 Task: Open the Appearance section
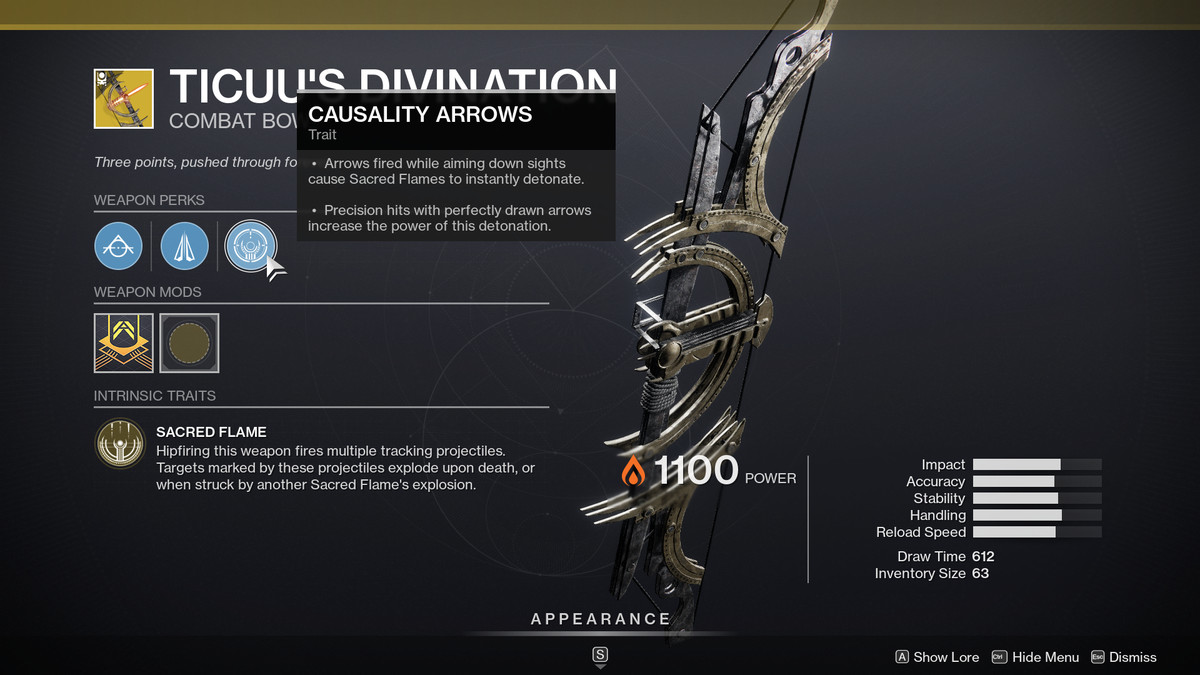coord(600,619)
